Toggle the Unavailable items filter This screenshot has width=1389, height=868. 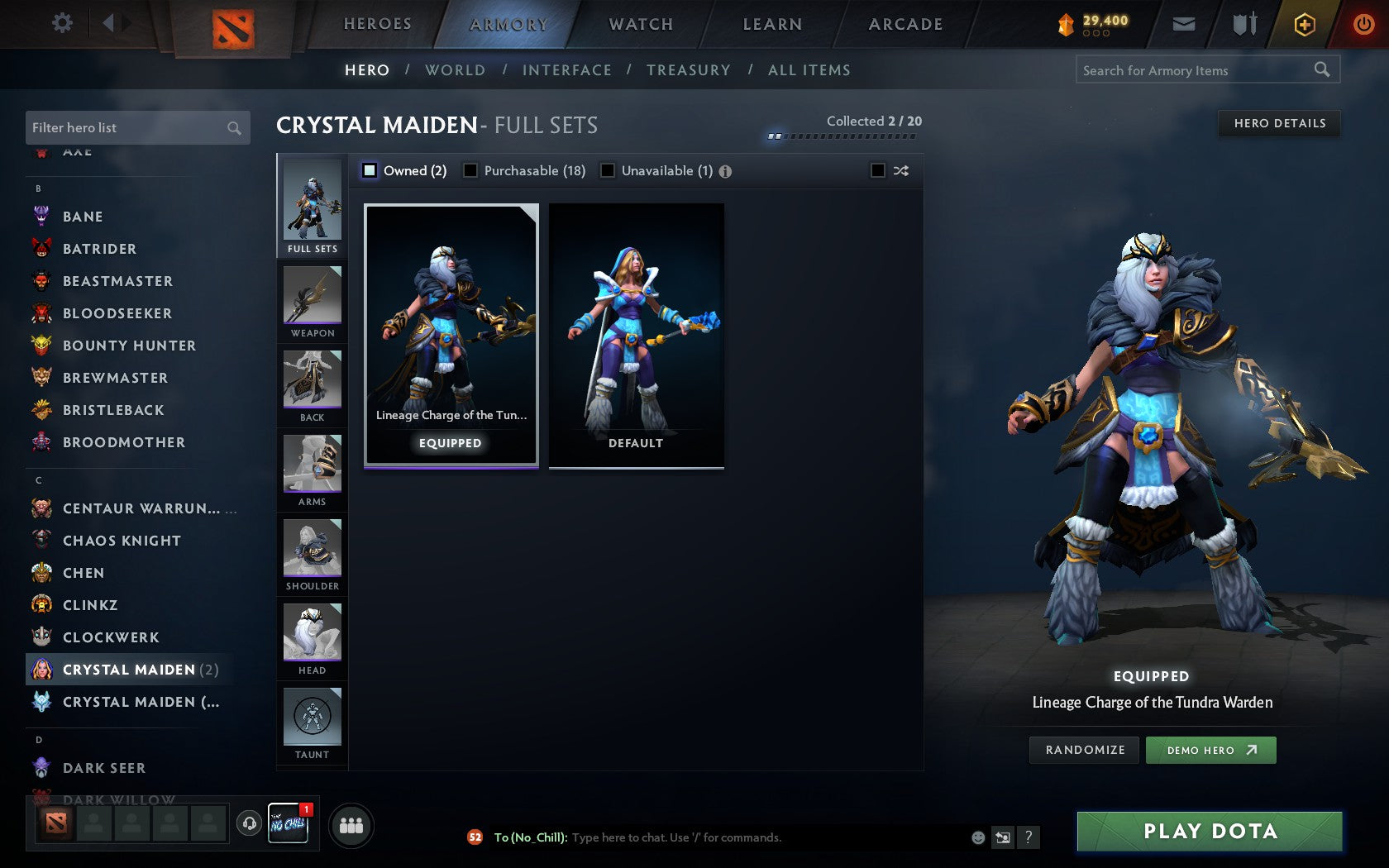[x=609, y=170]
